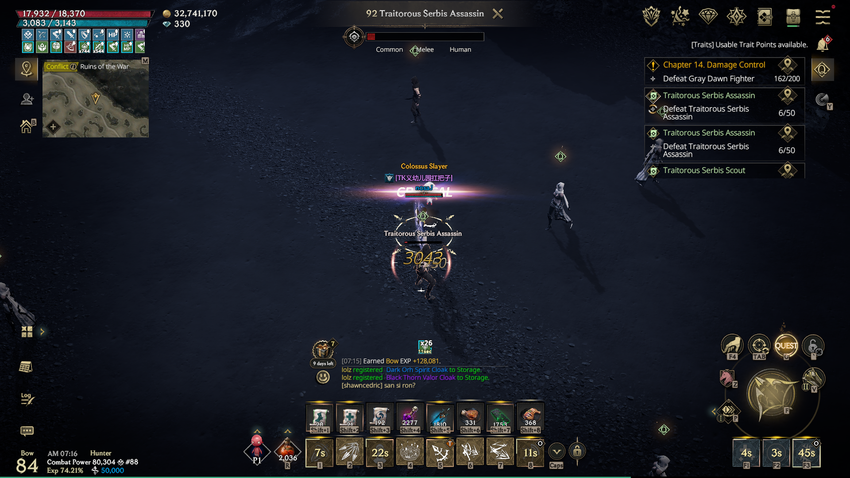The width and height of the screenshot is (850, 478).
Task: Open the diamond shop icon
Action: 708,16
